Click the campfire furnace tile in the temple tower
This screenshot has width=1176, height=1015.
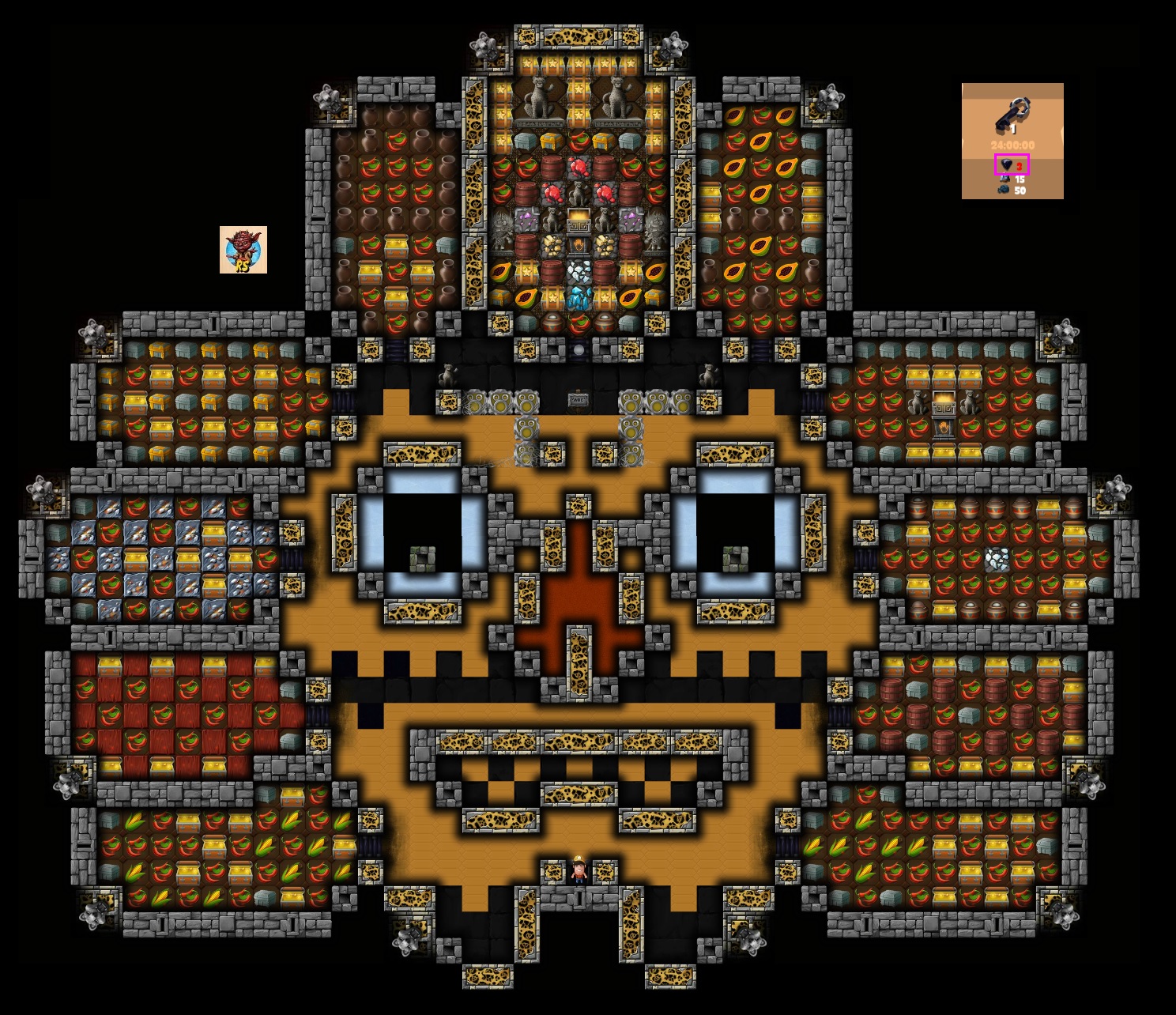(578, 247)
